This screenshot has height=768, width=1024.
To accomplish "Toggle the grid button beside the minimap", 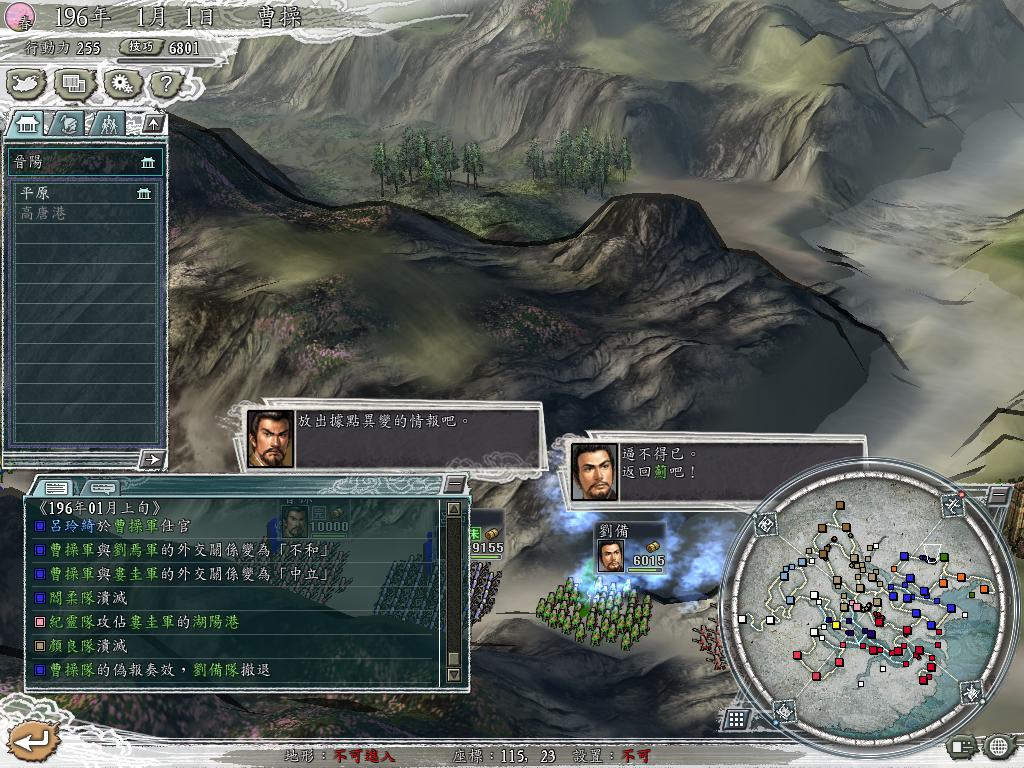I will [736, 718].
